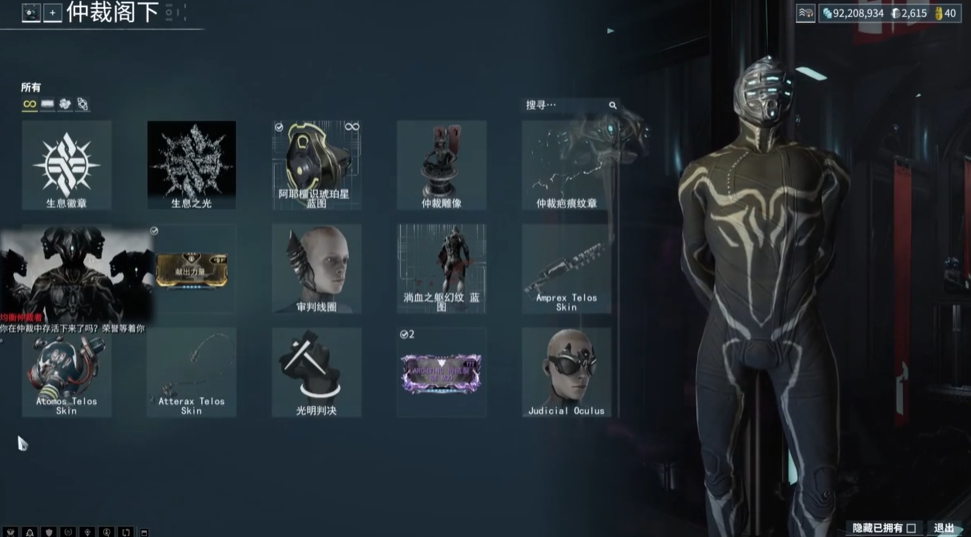
Task: Select the purple arcane mod card
Action: click(441, 372)
